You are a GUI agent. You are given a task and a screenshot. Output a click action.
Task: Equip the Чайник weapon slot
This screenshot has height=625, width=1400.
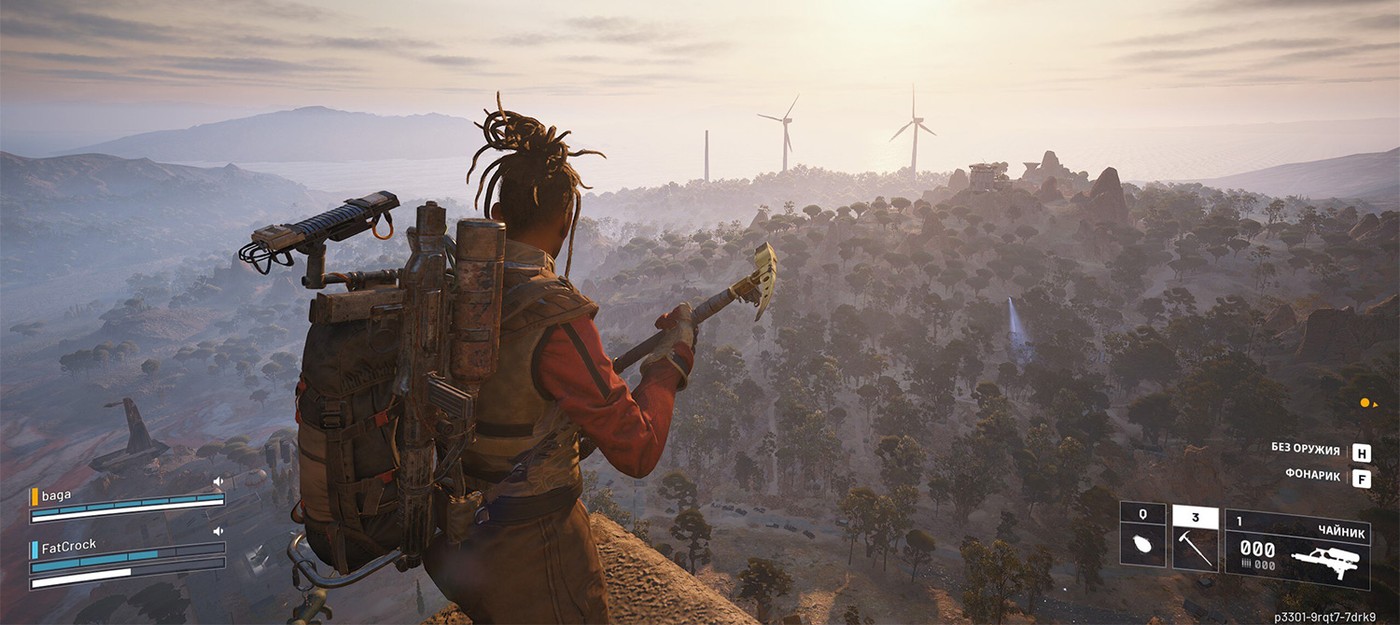point(1297,549)
